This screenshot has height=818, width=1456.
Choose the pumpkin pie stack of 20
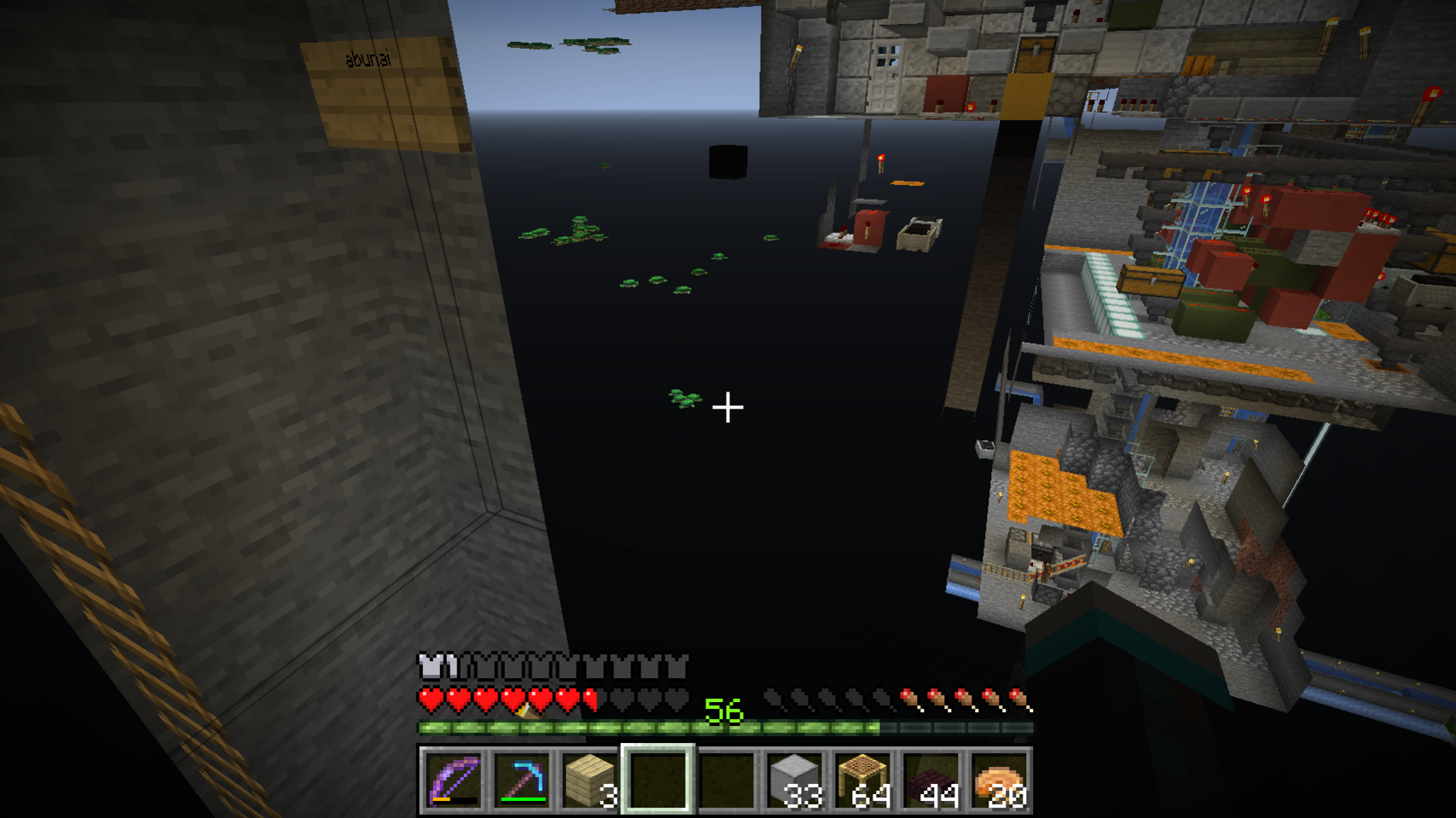999,780
